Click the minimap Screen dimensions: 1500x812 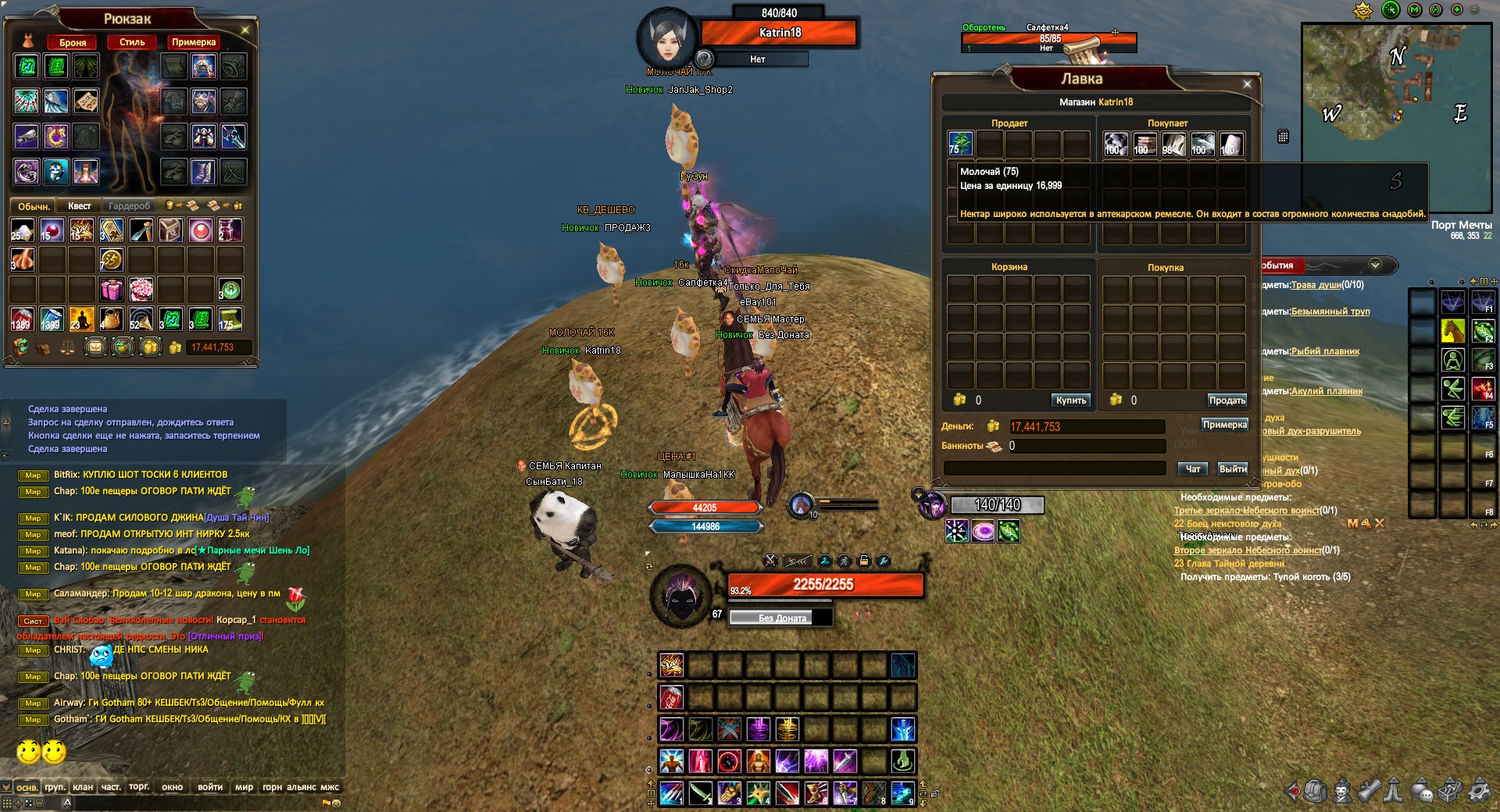click(1396, 117)
